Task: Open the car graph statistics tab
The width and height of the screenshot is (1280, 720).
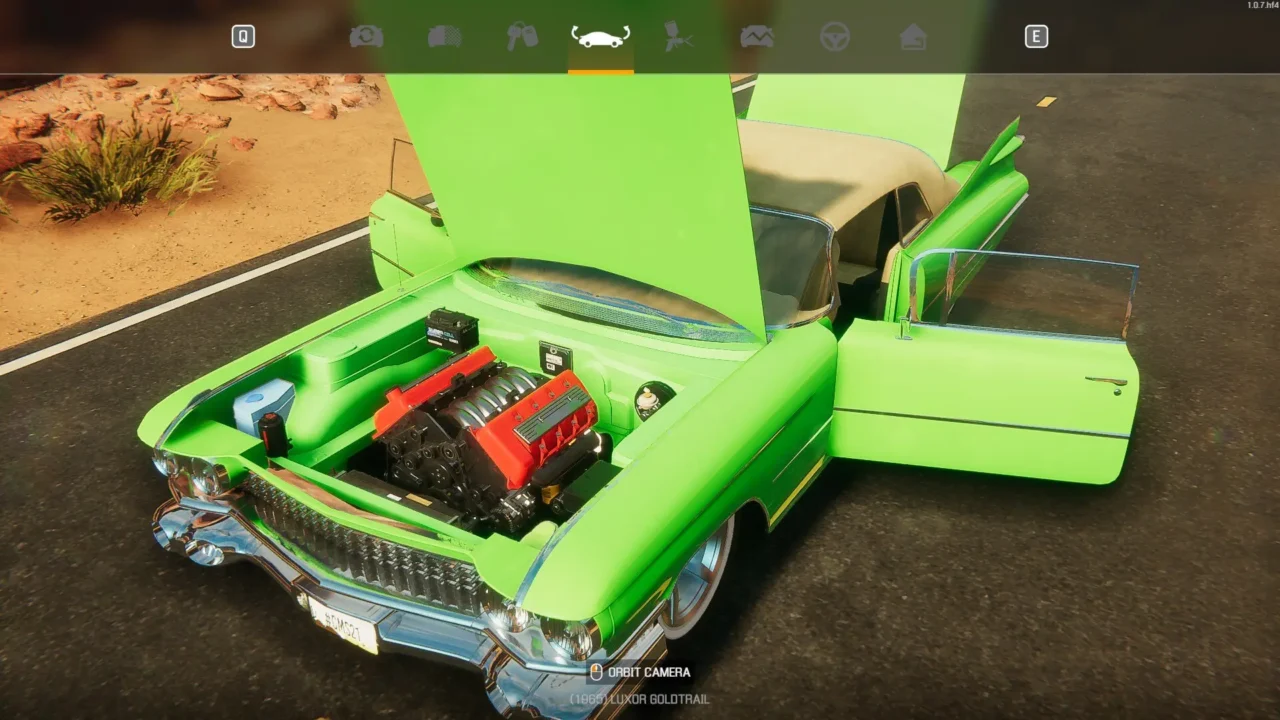Action: pos(756,37)
